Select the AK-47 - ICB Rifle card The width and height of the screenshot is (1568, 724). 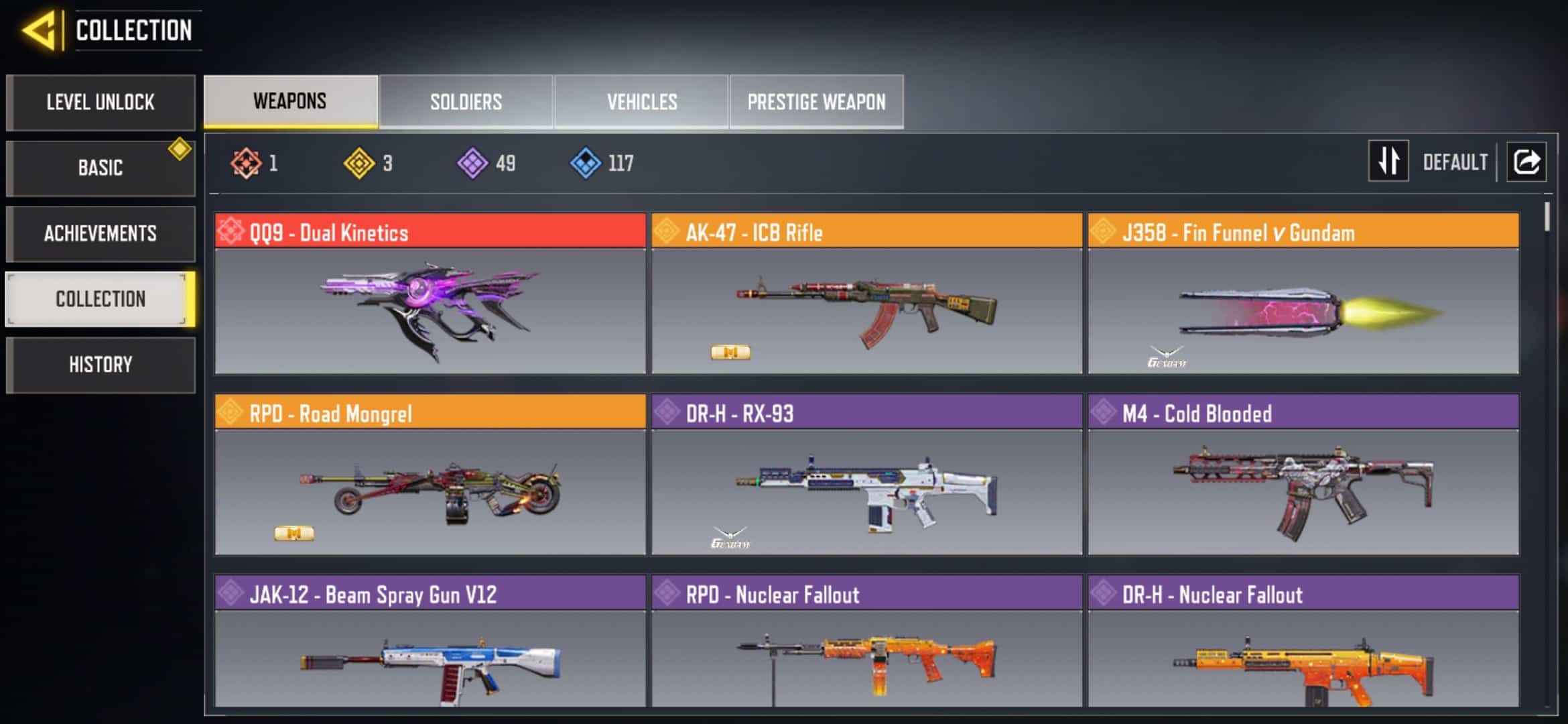click(866, 294)
